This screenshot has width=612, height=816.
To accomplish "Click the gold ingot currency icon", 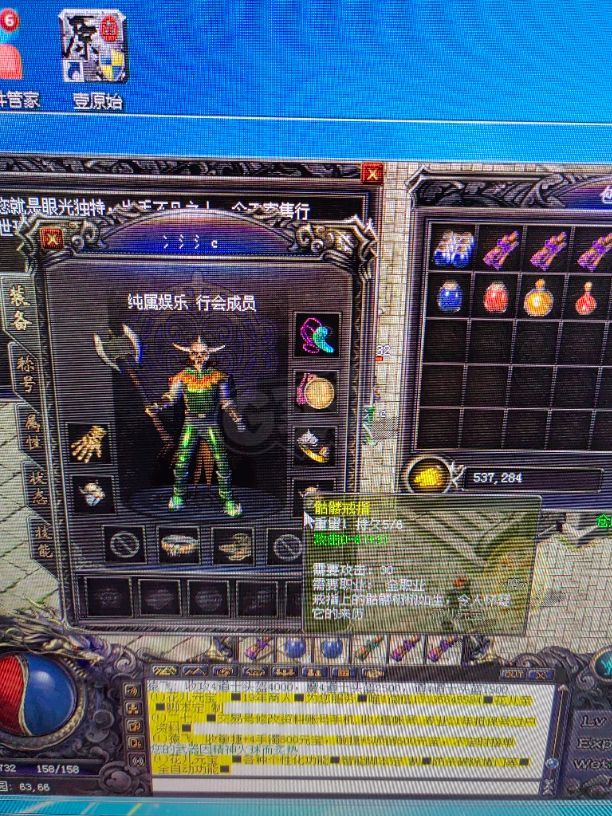I will click(430, 477).
